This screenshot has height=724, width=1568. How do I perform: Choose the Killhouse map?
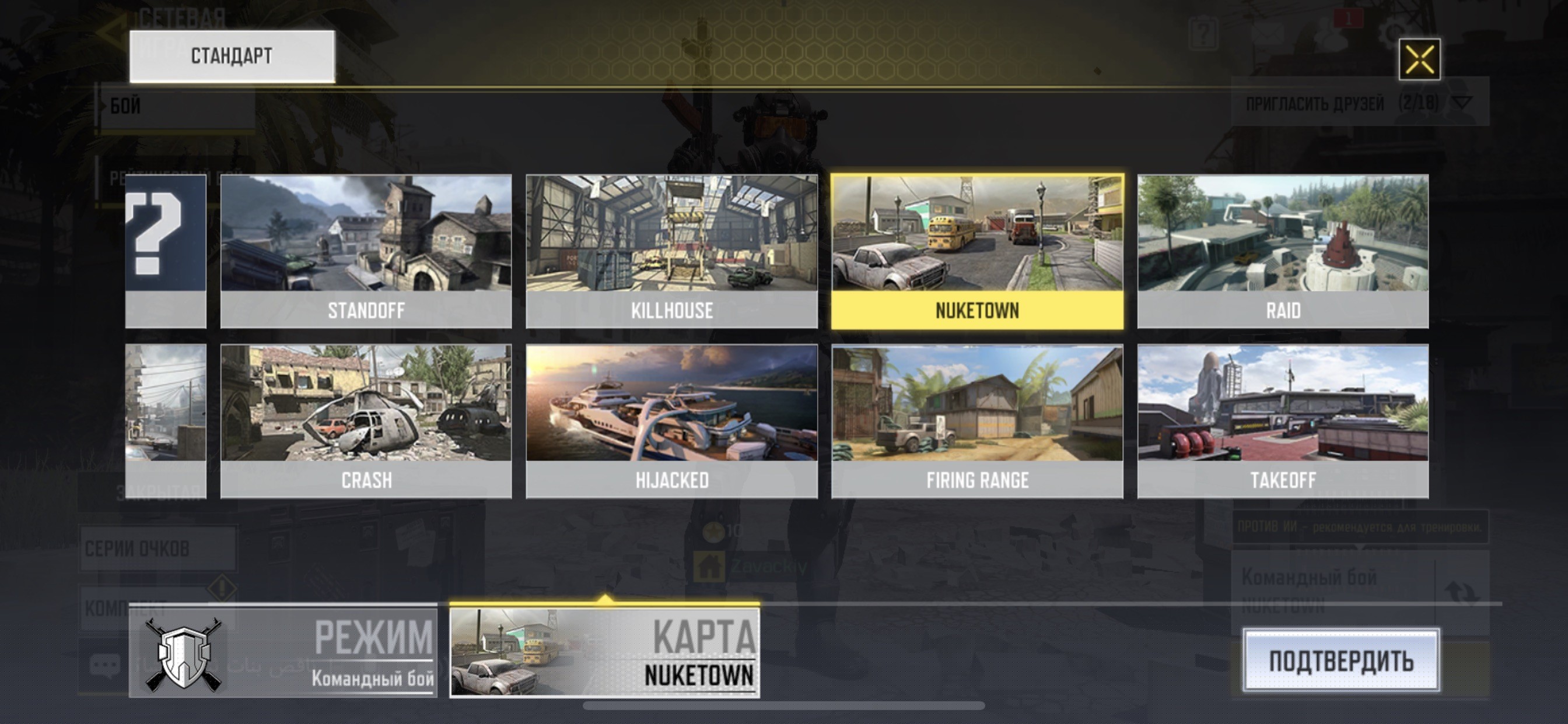tap(671, 251)
